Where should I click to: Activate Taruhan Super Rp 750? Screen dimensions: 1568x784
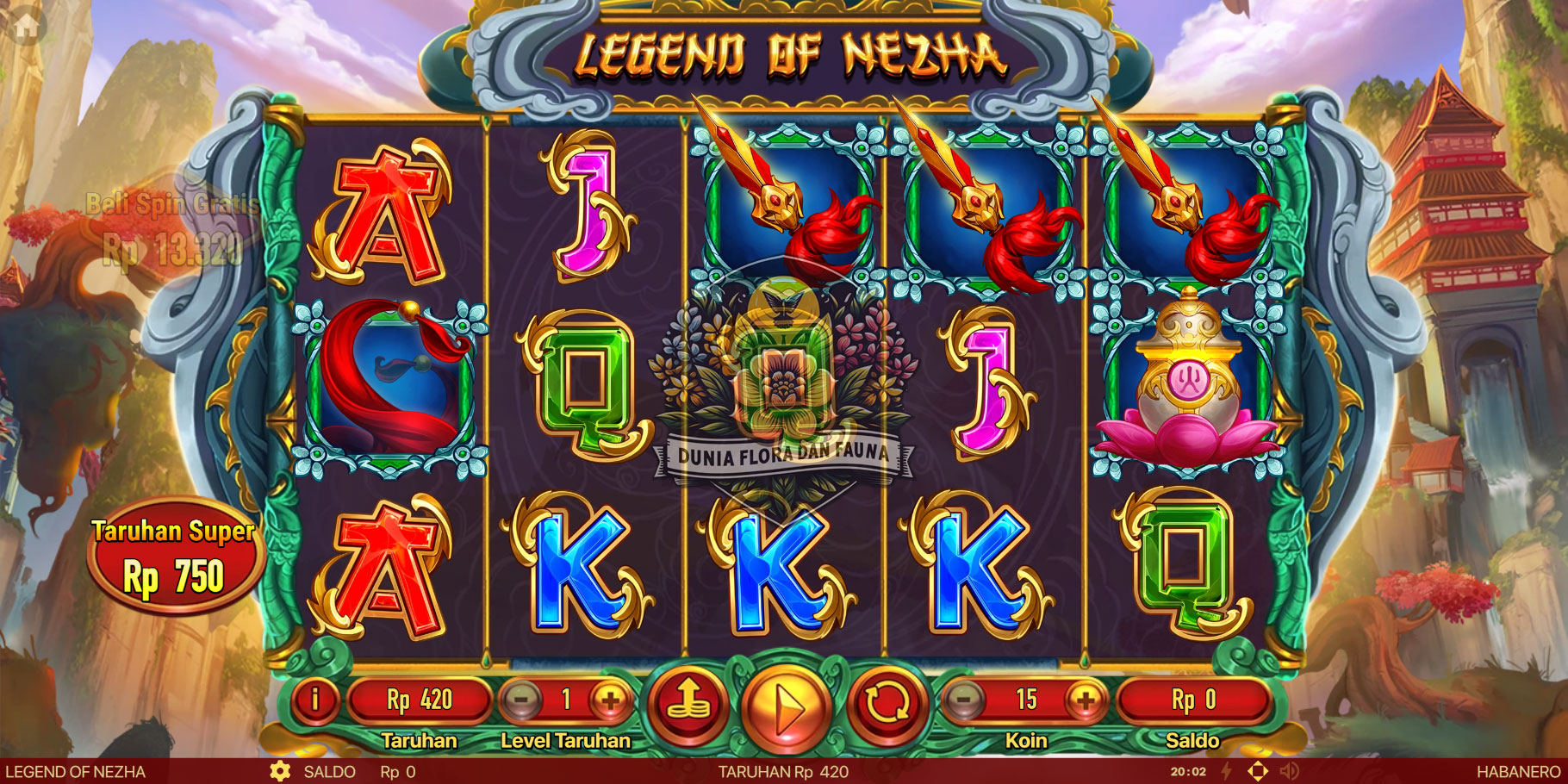(x=174, y=557)
